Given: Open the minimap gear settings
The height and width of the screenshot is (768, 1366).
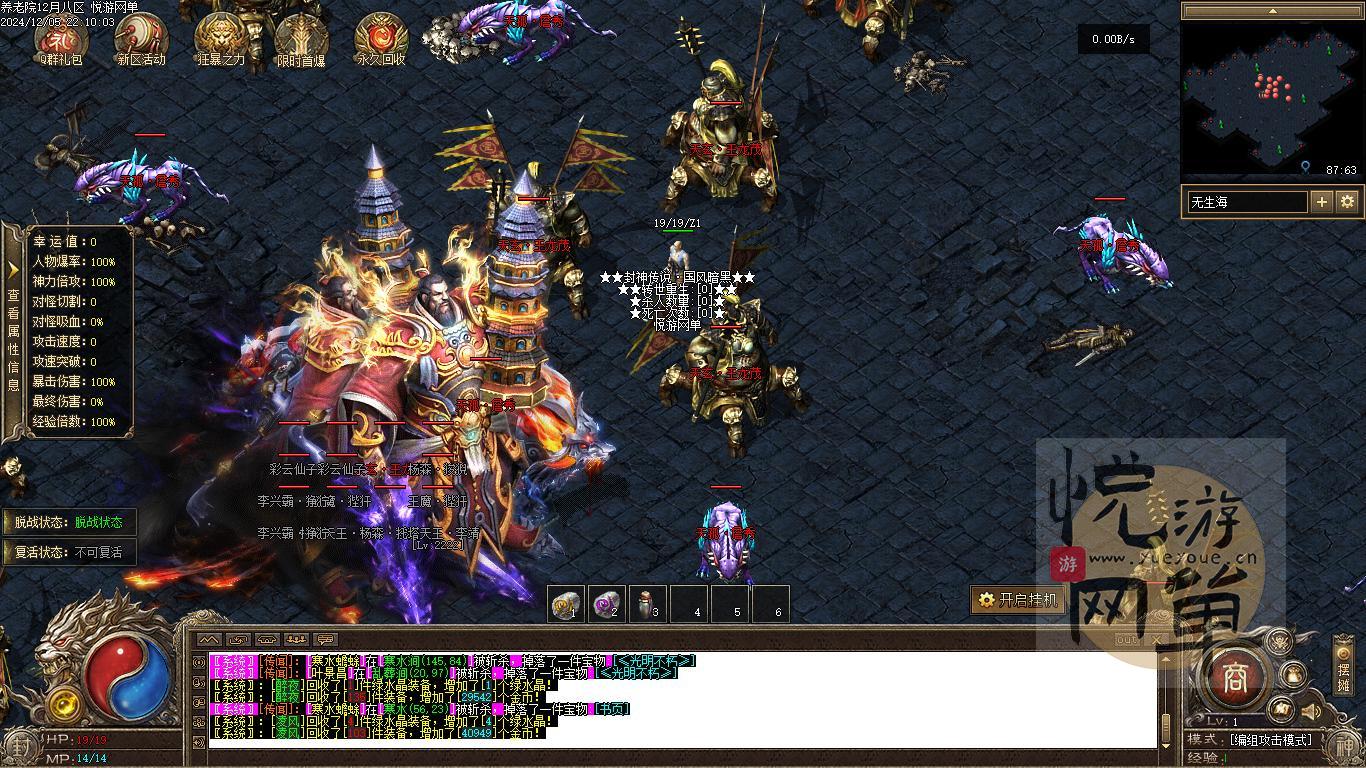Looking at the screenshot, I should (x=1347, y=202).
